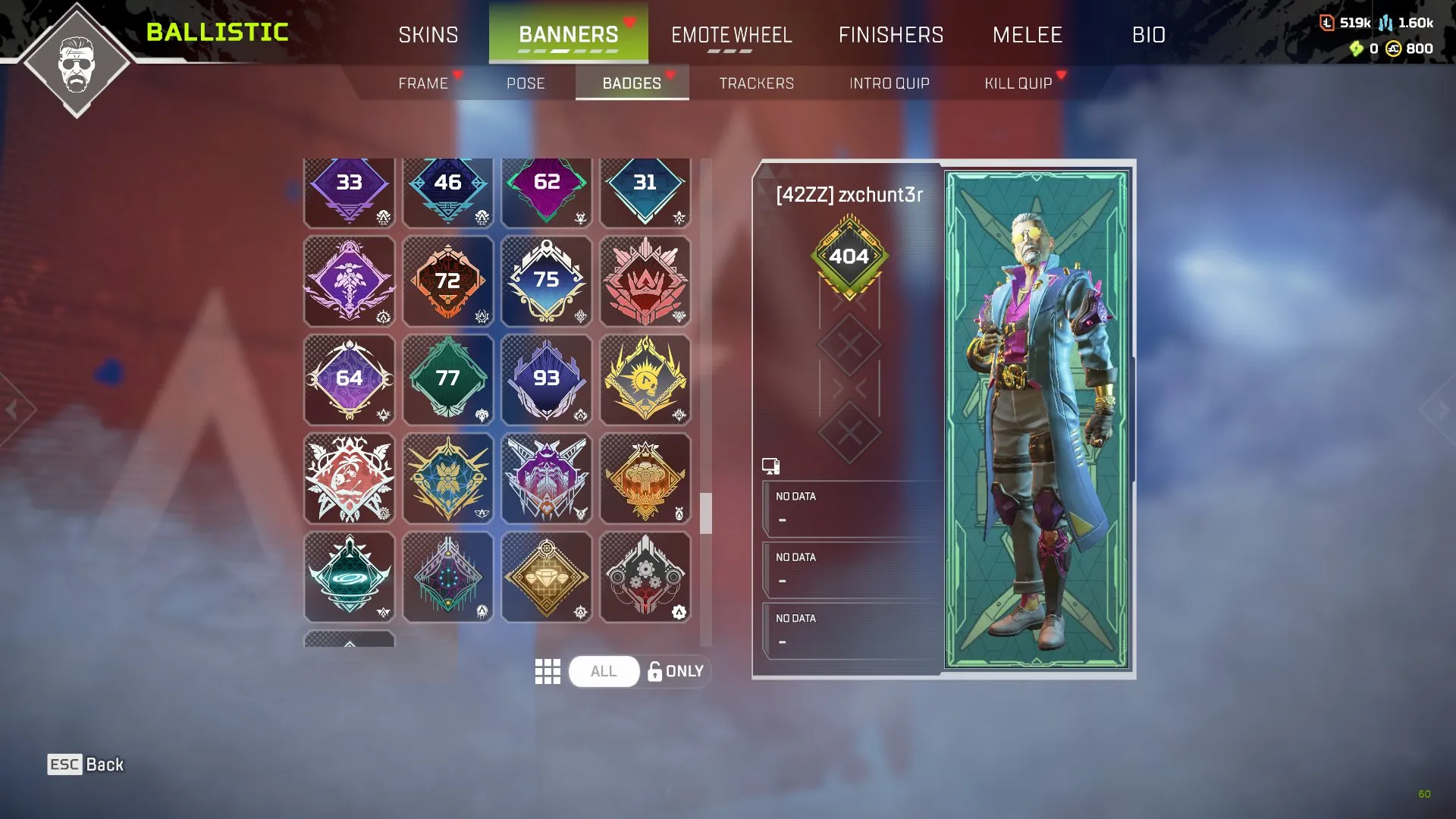Viewport: 1456px width, 819px height.
Task: Click the ESC Back button
Action: tap(83, 764)
